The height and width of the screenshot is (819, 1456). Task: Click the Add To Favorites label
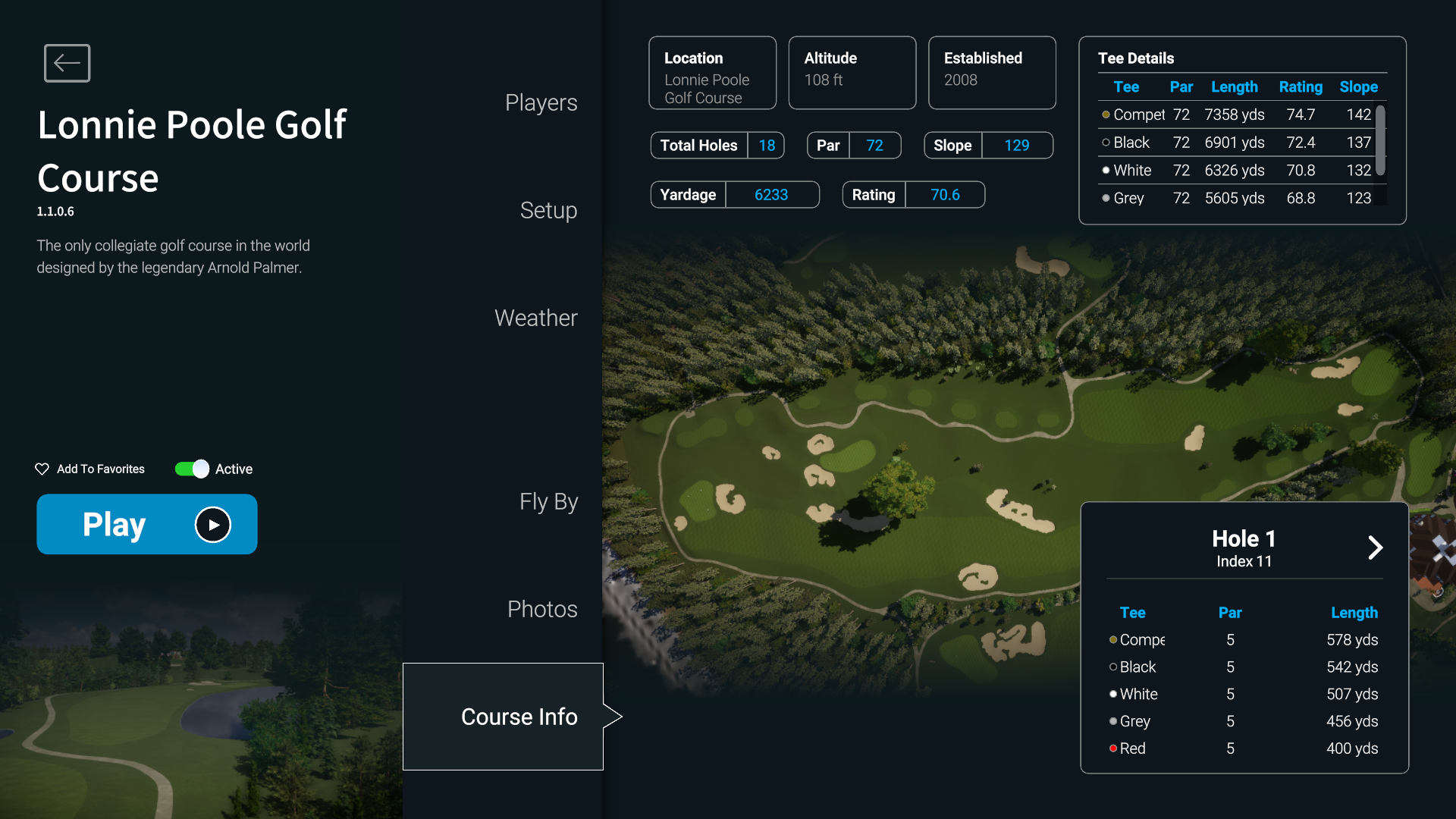point(99,469)
